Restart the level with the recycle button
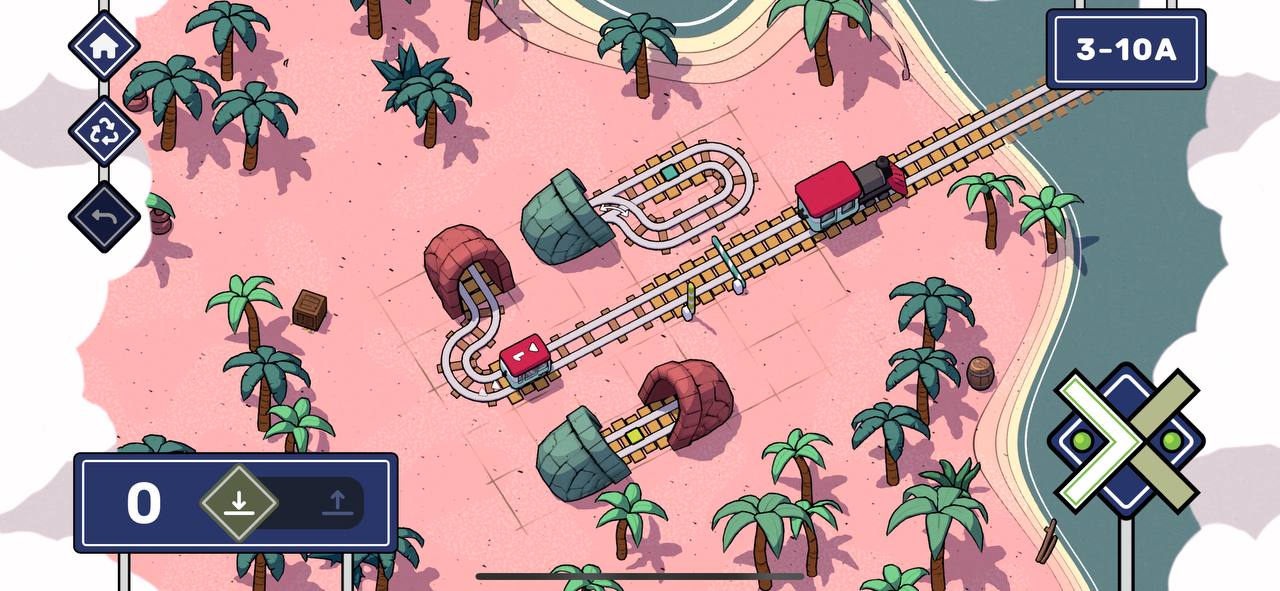Image resolution: width=1280 pixels, height=591 pixels. point(104,132)
